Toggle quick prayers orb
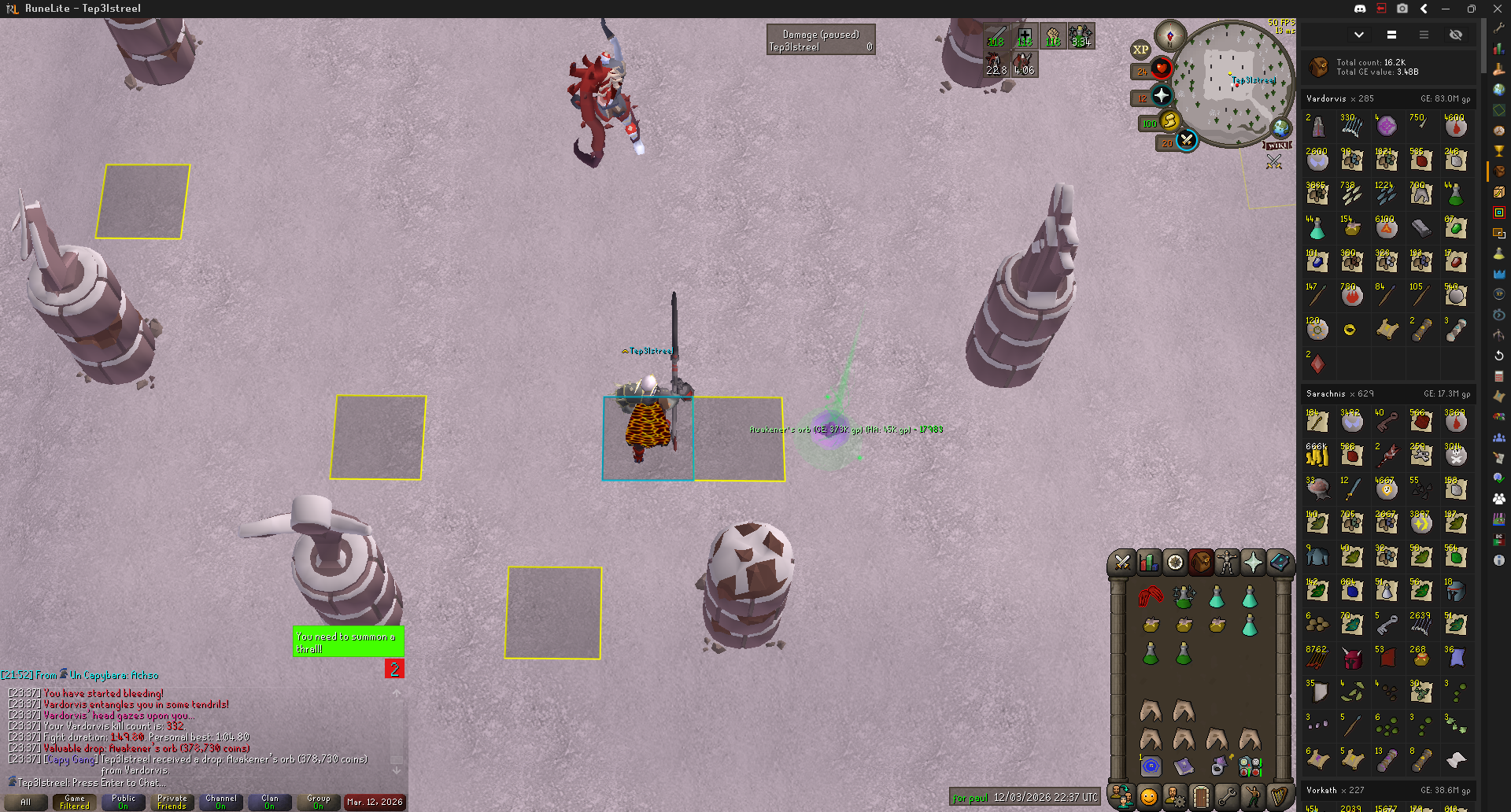 click(x=1162, y=96)
